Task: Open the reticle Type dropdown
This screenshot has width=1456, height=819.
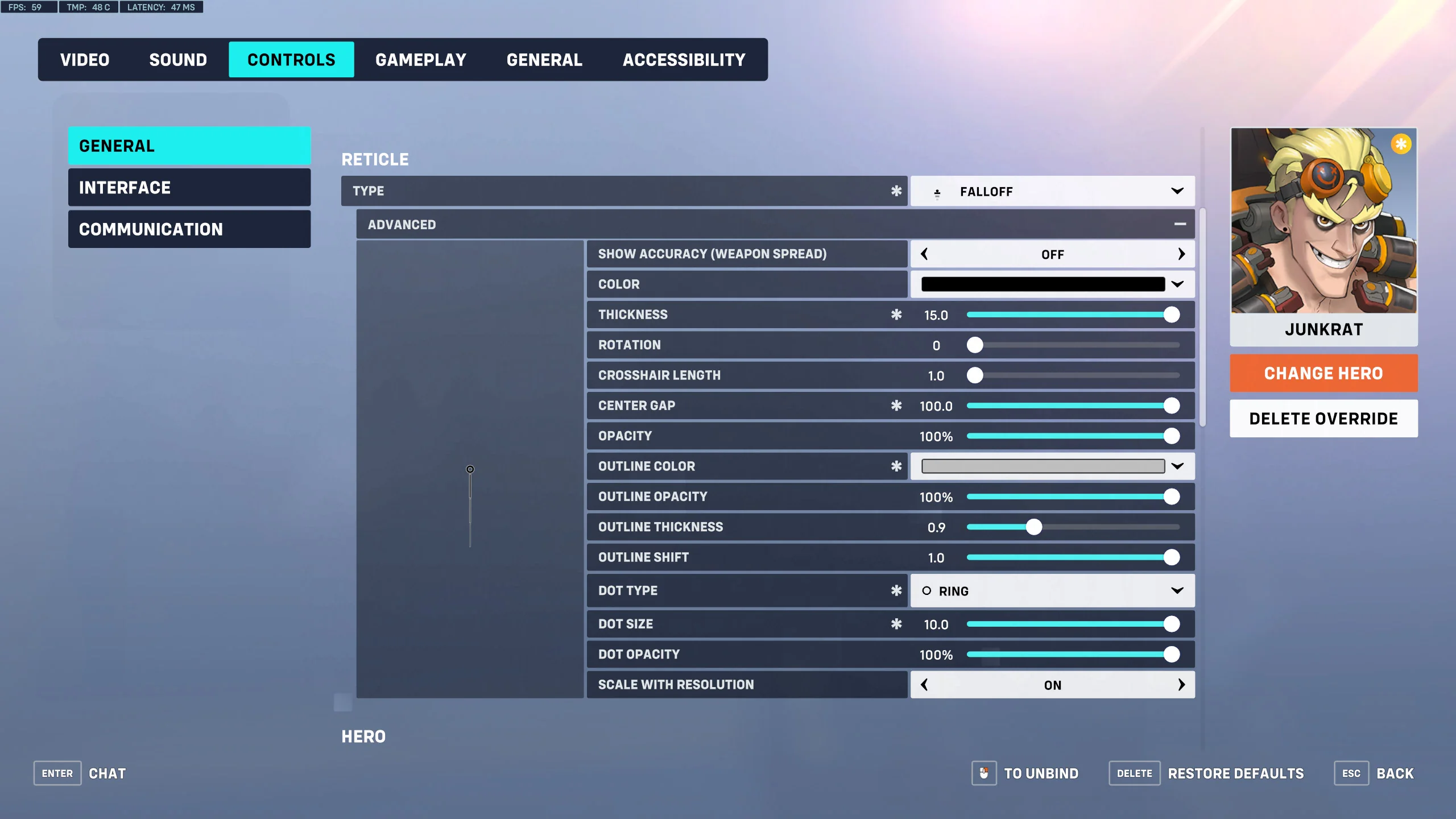Action: click(x=1052, y=192)
